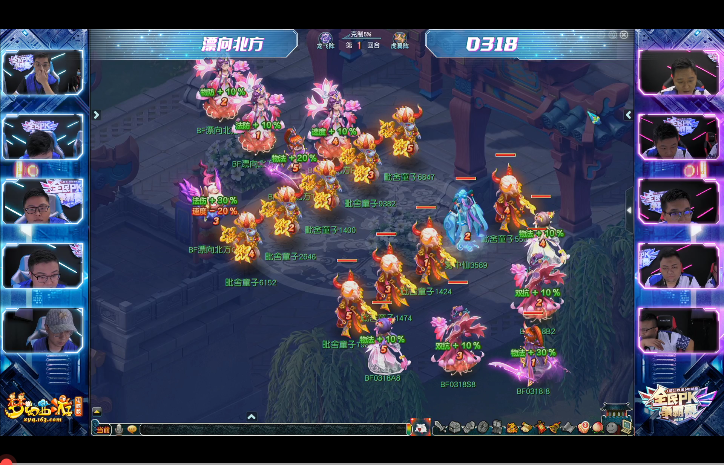Select top webcam feed of right team
This screenshot has width=724, height=465.
tap(678, 72)
